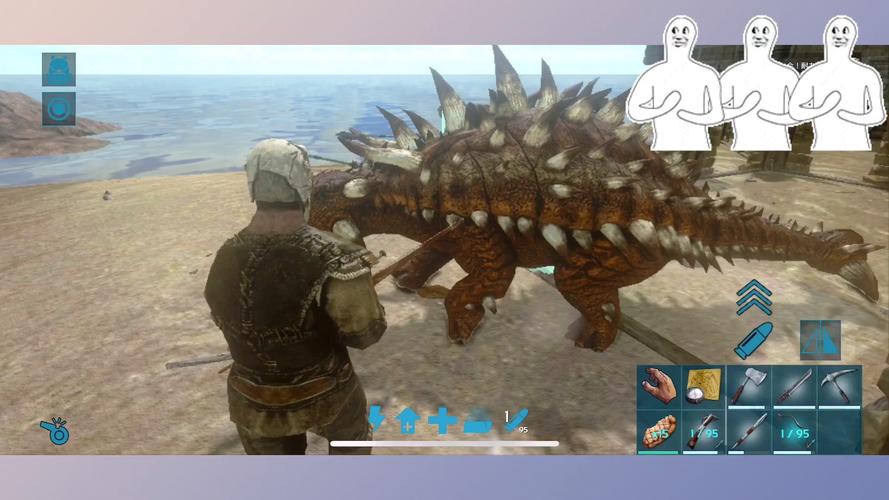Viewport: 889px width, 500px height.
Task: Activate the whistle command icon
Action: tap(55, 430)
